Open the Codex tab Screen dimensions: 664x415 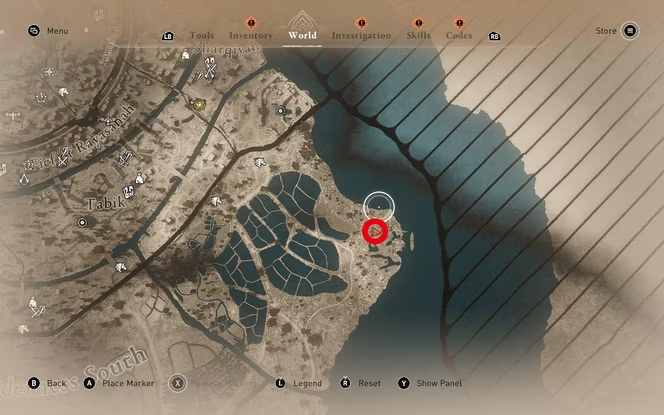coord(459,36)
